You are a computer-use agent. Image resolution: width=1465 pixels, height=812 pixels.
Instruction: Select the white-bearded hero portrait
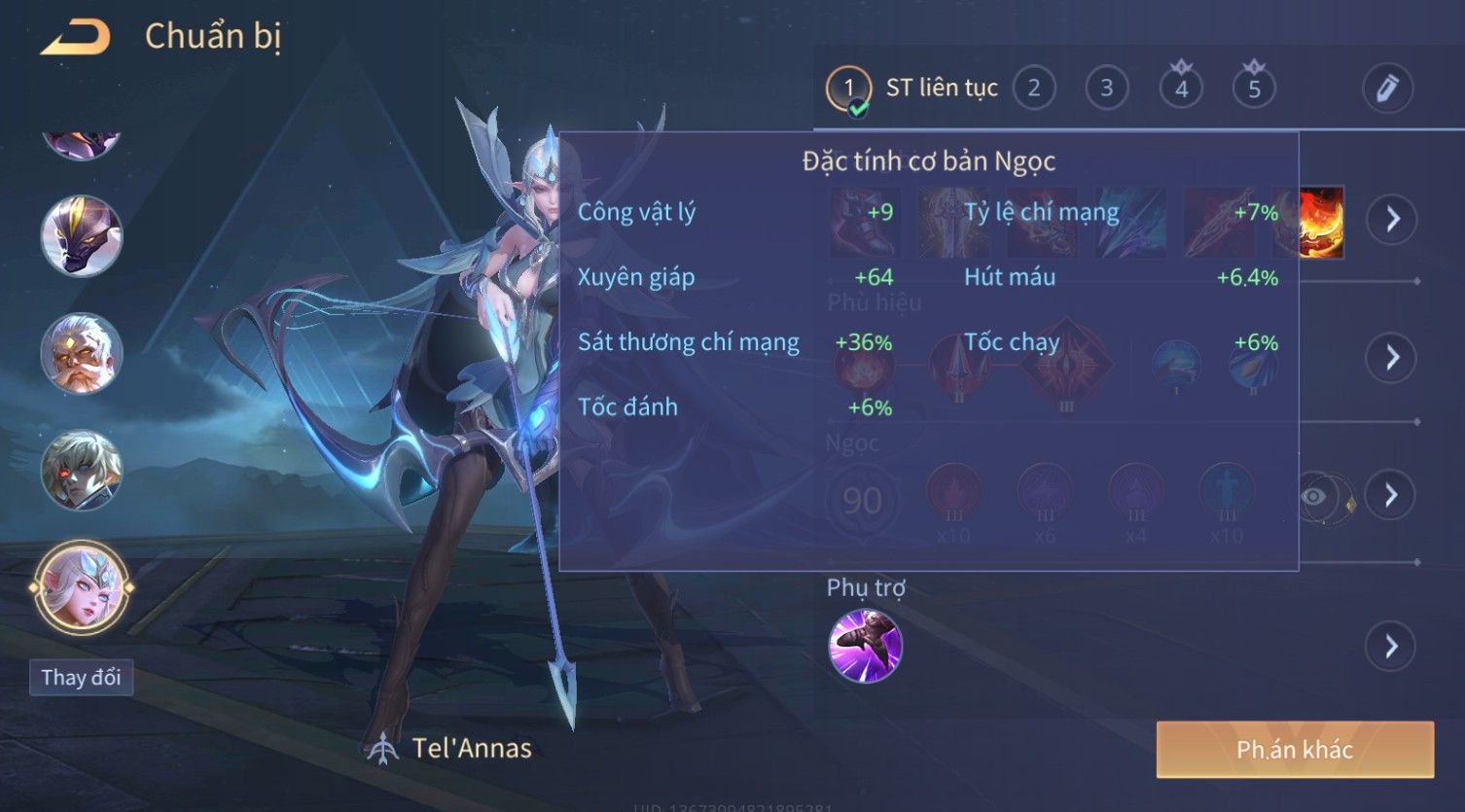[82, 352]
